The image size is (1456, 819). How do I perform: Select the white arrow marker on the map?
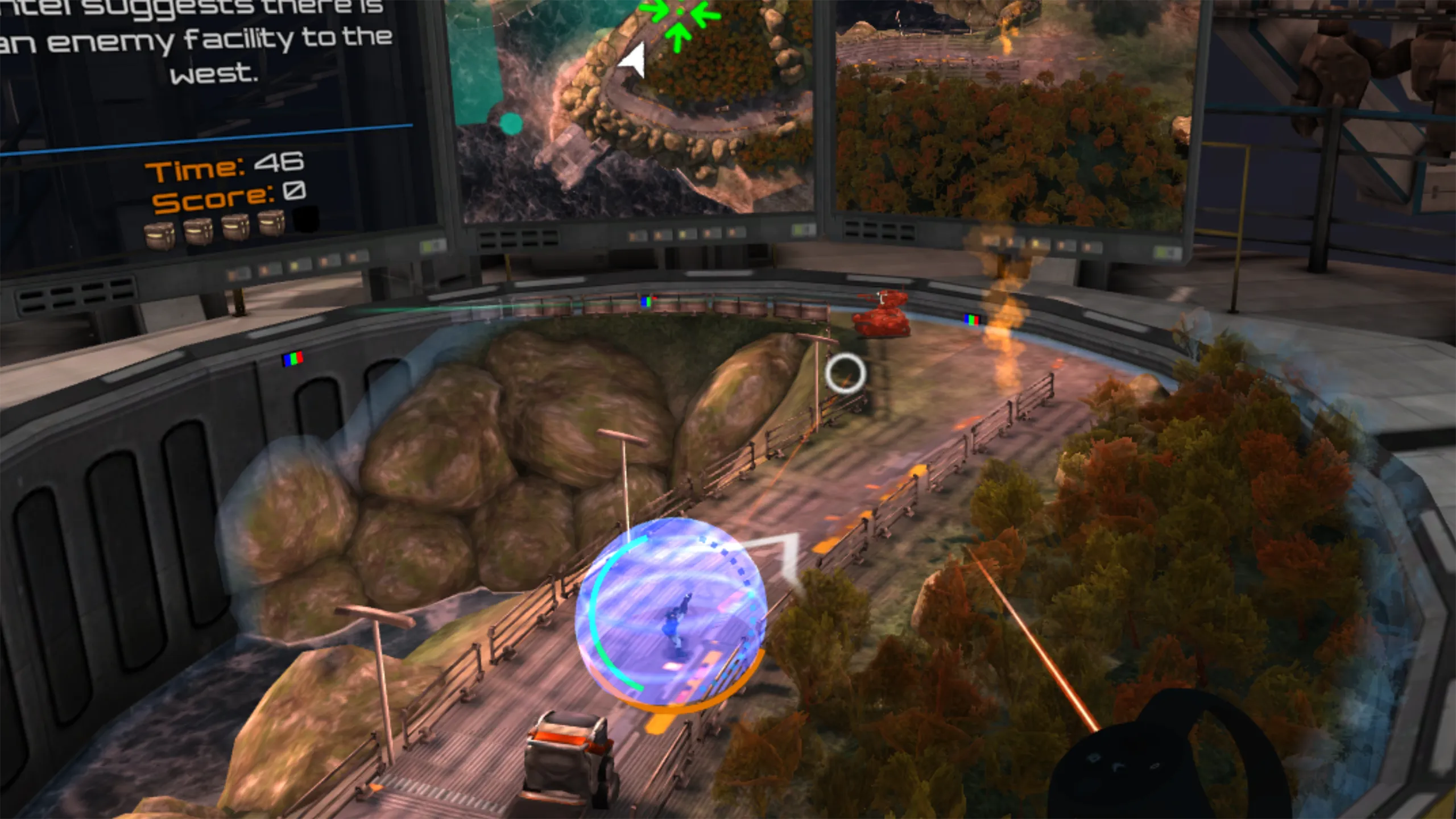click(633, 59)
